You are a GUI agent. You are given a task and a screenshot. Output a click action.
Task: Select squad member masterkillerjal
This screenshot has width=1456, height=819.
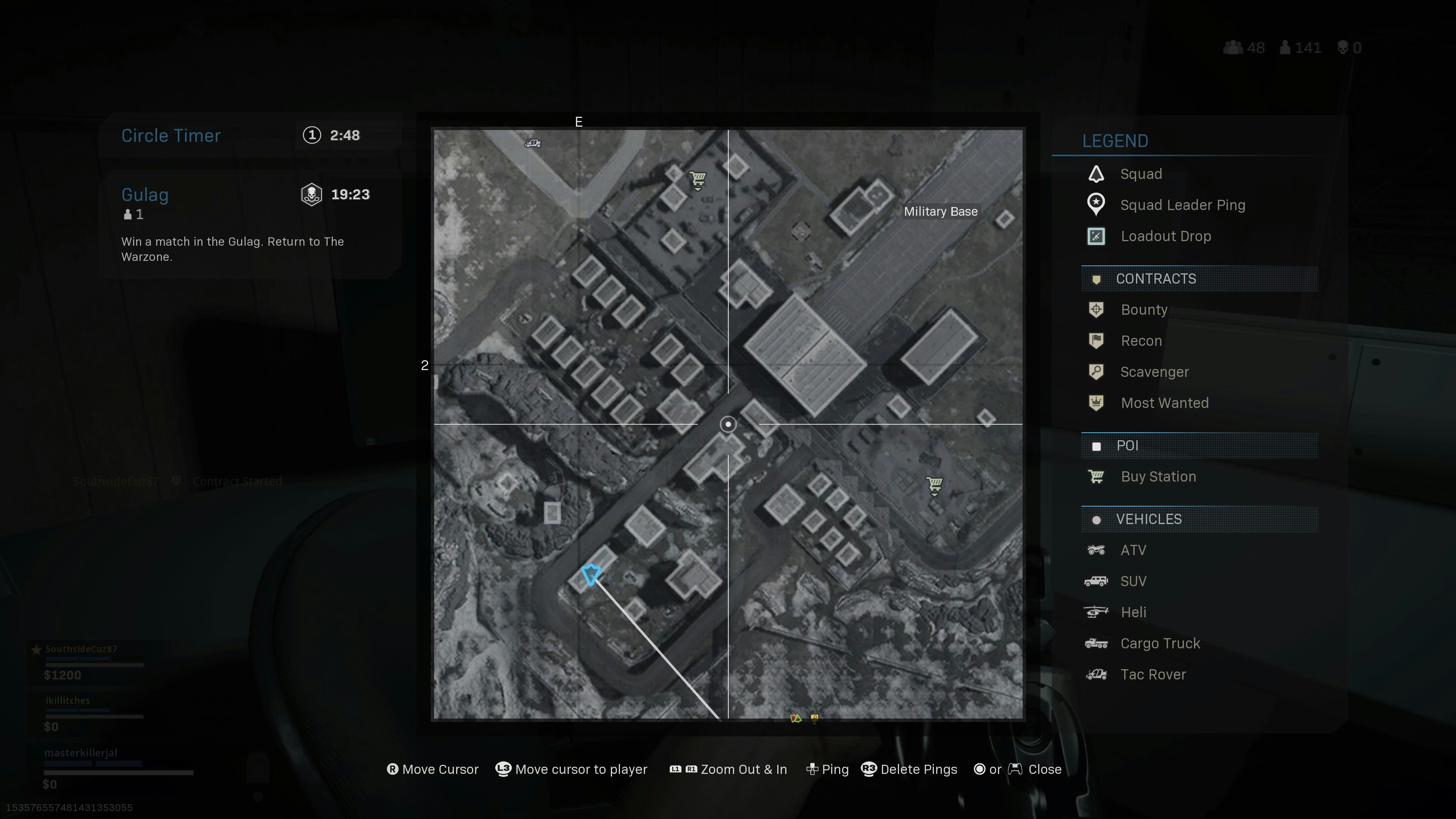(81, 753)
